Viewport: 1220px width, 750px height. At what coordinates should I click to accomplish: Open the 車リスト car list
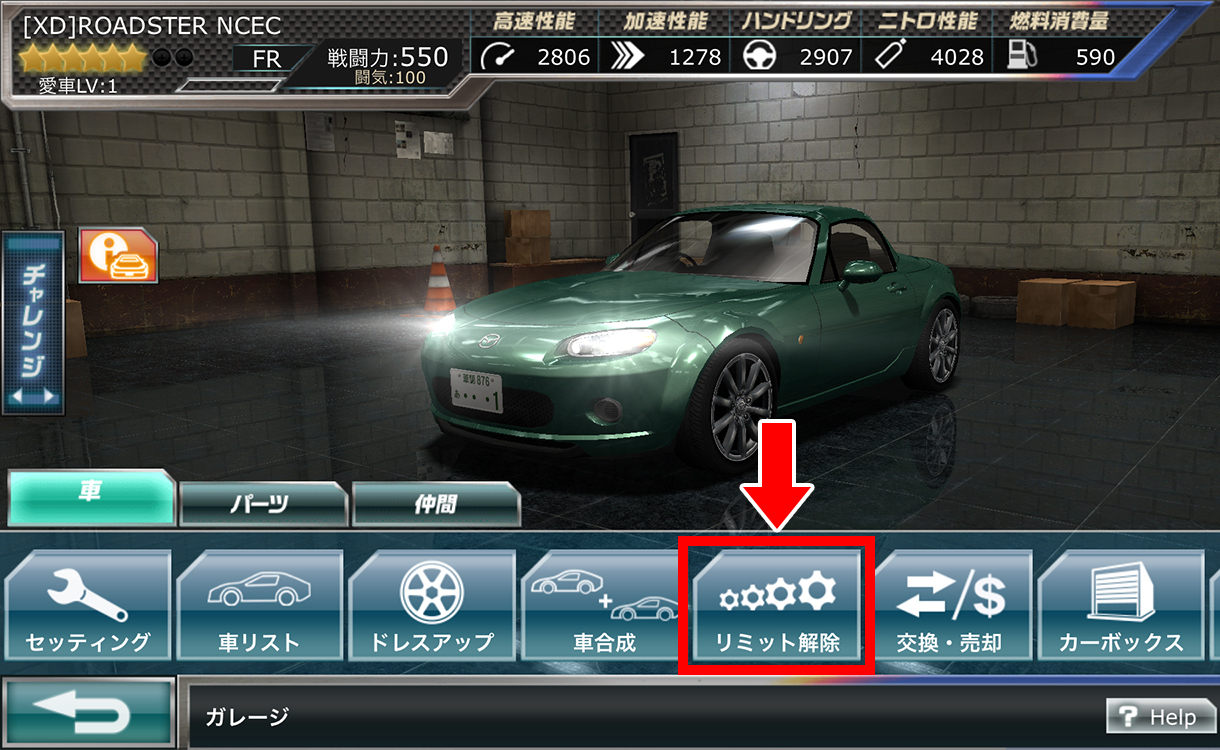pyautogui.click(x=259, y=607)
